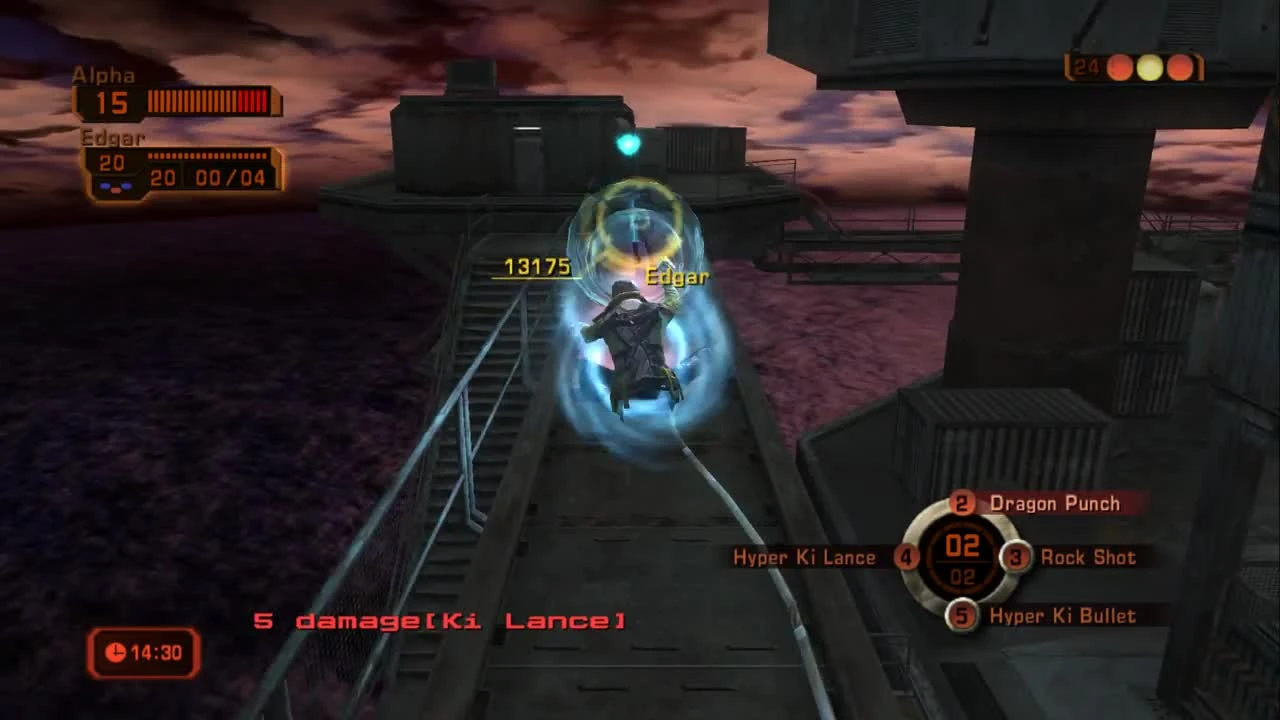Expand the Hyper Ki Bullet label banner
The height and width of the screenshot is (720, 1280).
pos(1063,617)
